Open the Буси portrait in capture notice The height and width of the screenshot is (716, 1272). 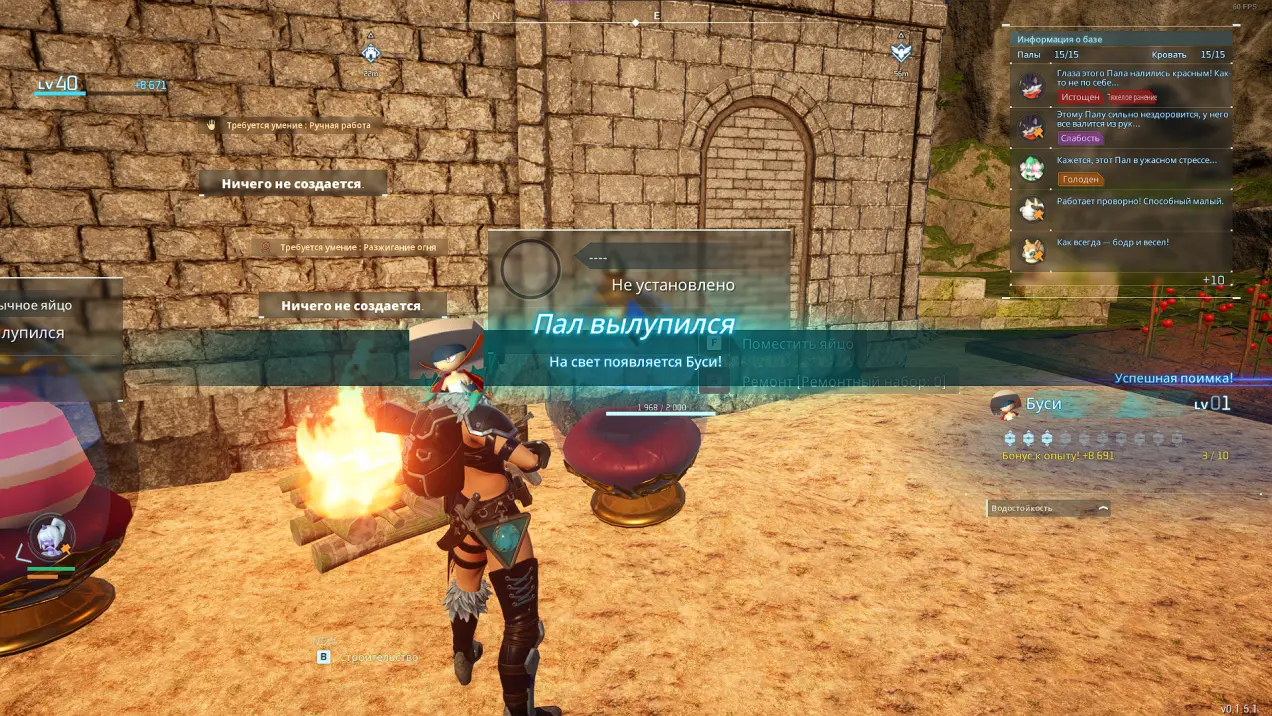tap(1005, 405)
